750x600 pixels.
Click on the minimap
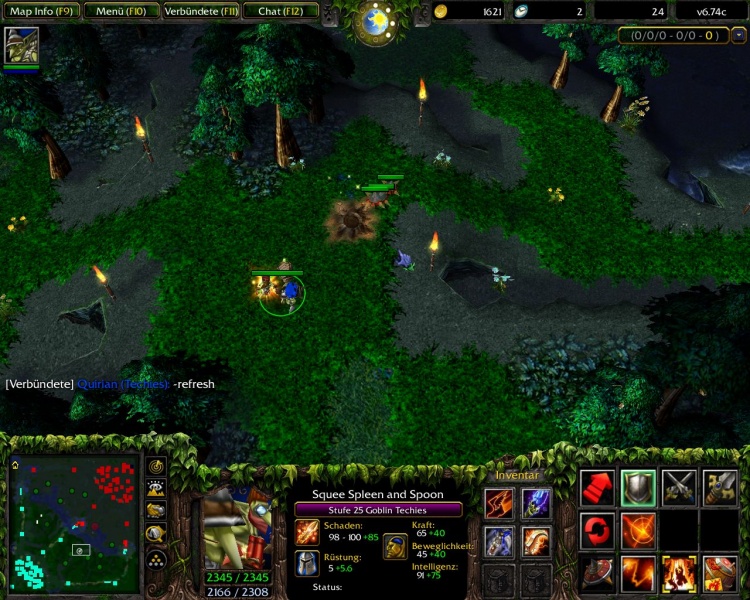click(x=75, y=523)
